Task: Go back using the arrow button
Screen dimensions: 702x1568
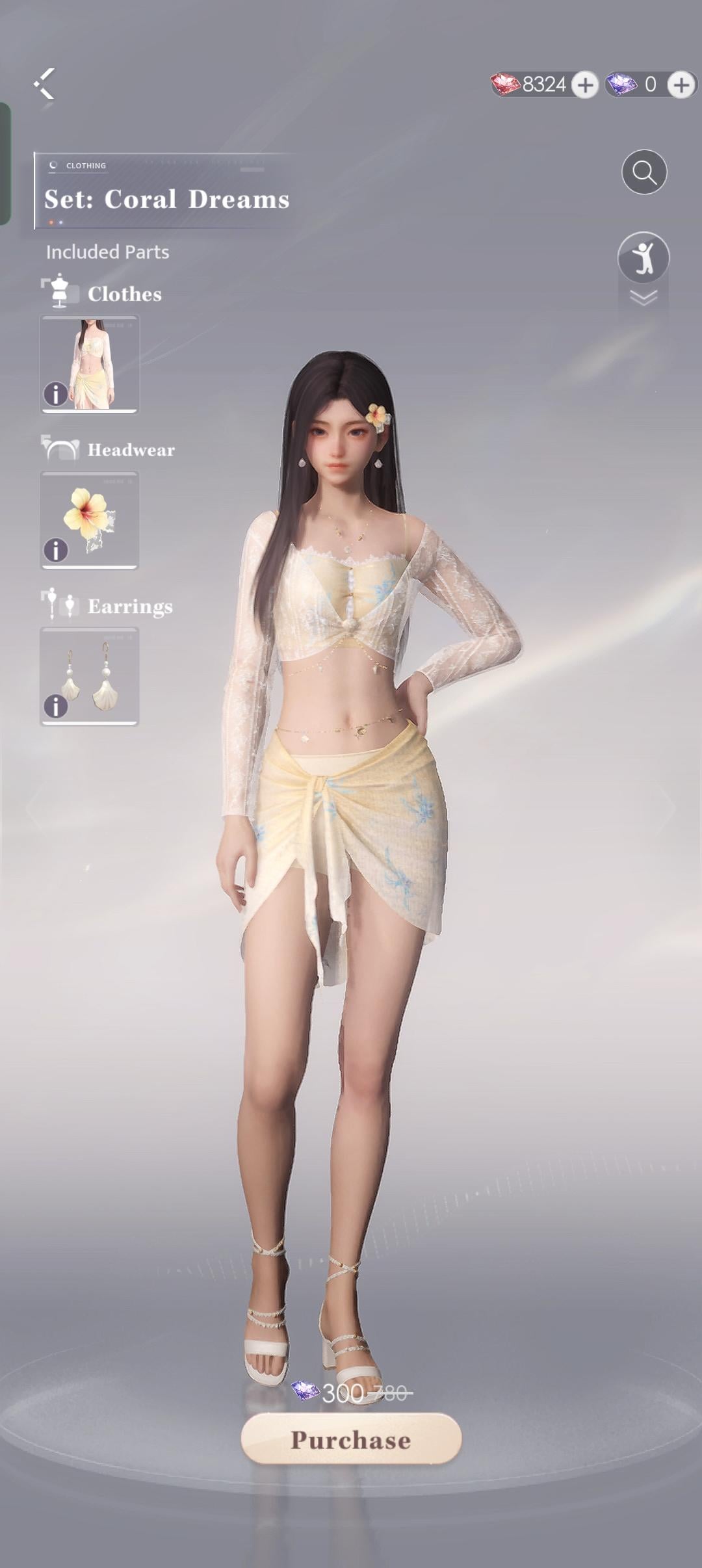Action: [44, 84]
